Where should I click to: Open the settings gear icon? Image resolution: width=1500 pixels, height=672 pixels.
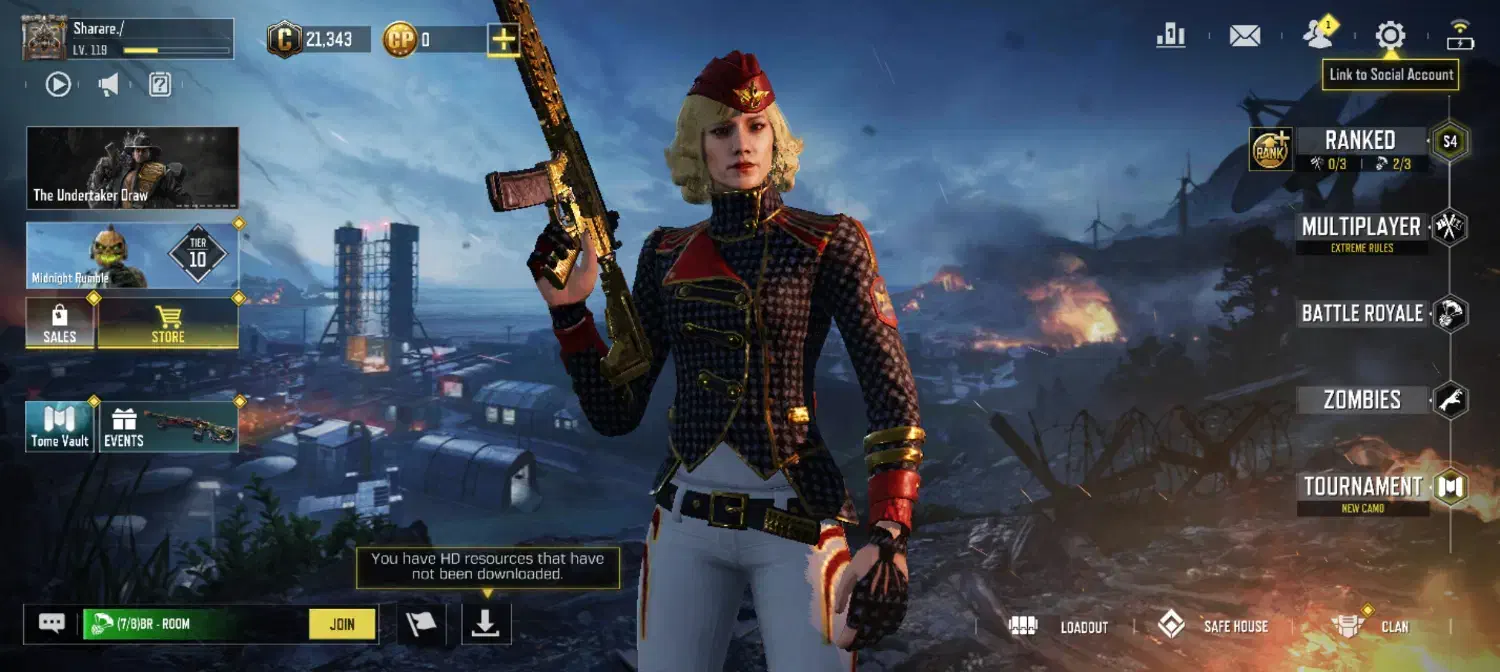point(1390,36)
